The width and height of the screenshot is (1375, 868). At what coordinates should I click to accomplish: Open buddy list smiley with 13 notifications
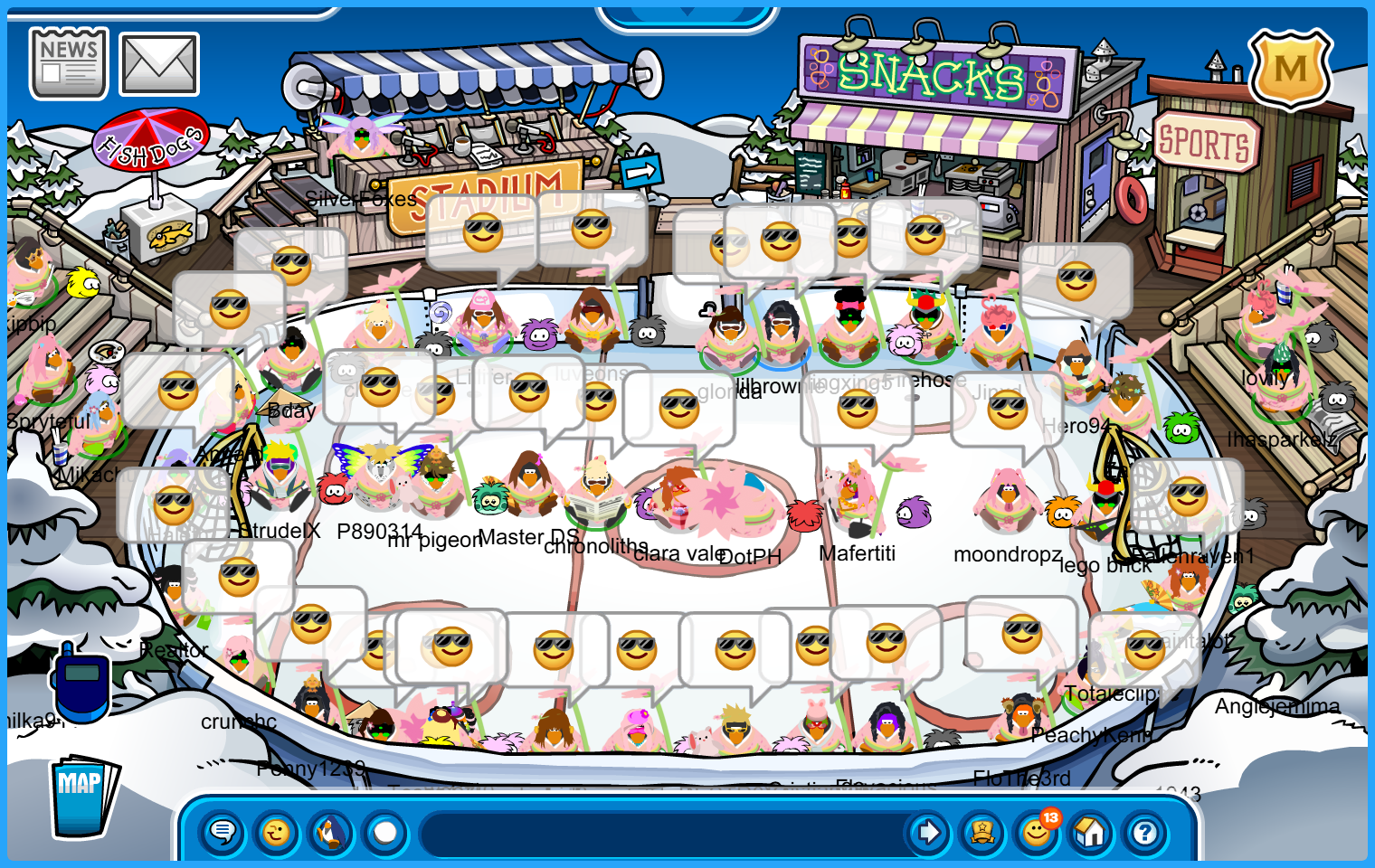point(1037,832)
